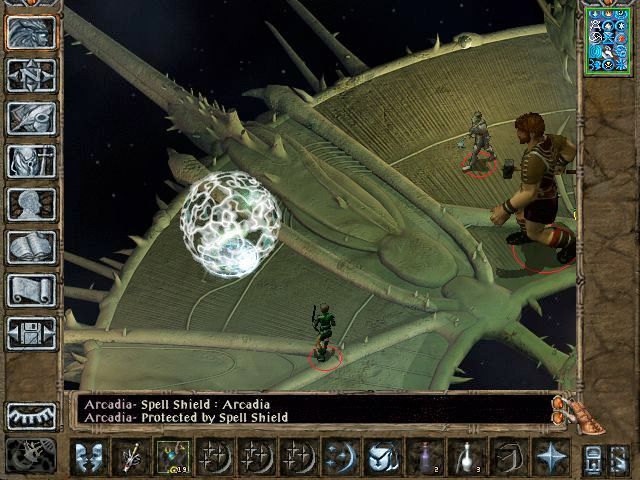Toggle pause with the clock button

click(28, 455)
